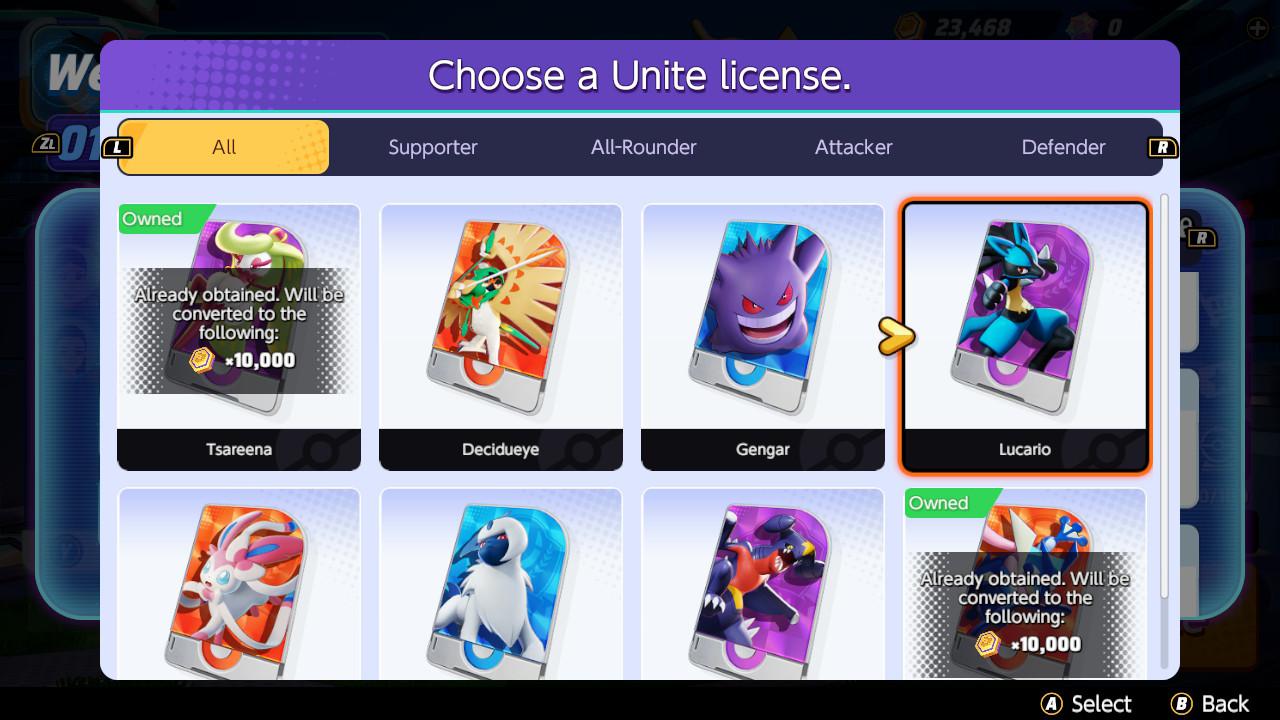Click the R shoulder button icon
The width and height of the screenshot is (1280, 720).
pos(1162,147)
